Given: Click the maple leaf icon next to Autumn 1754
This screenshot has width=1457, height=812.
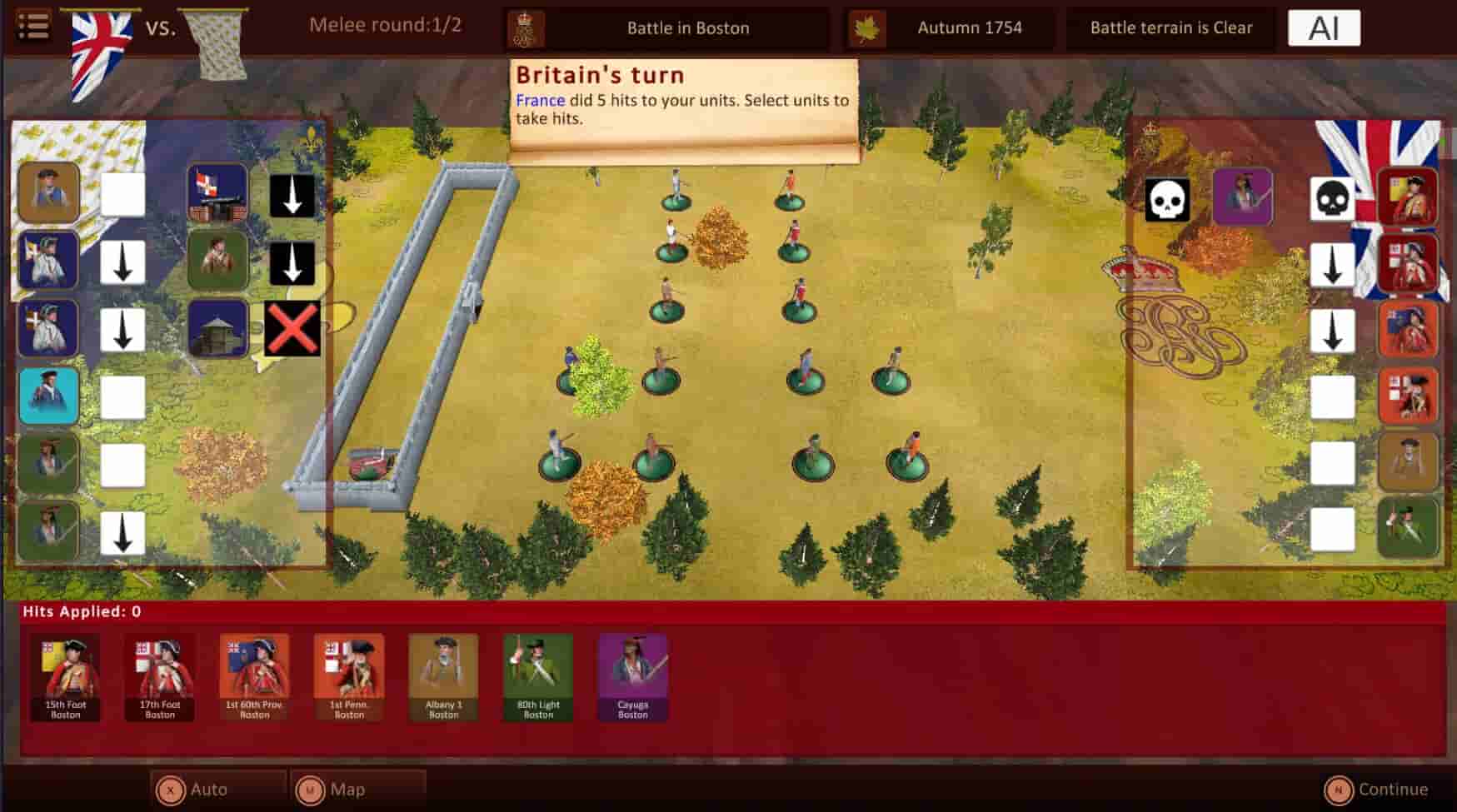Looking at the screenshot, I should click(x=866, y=27).
